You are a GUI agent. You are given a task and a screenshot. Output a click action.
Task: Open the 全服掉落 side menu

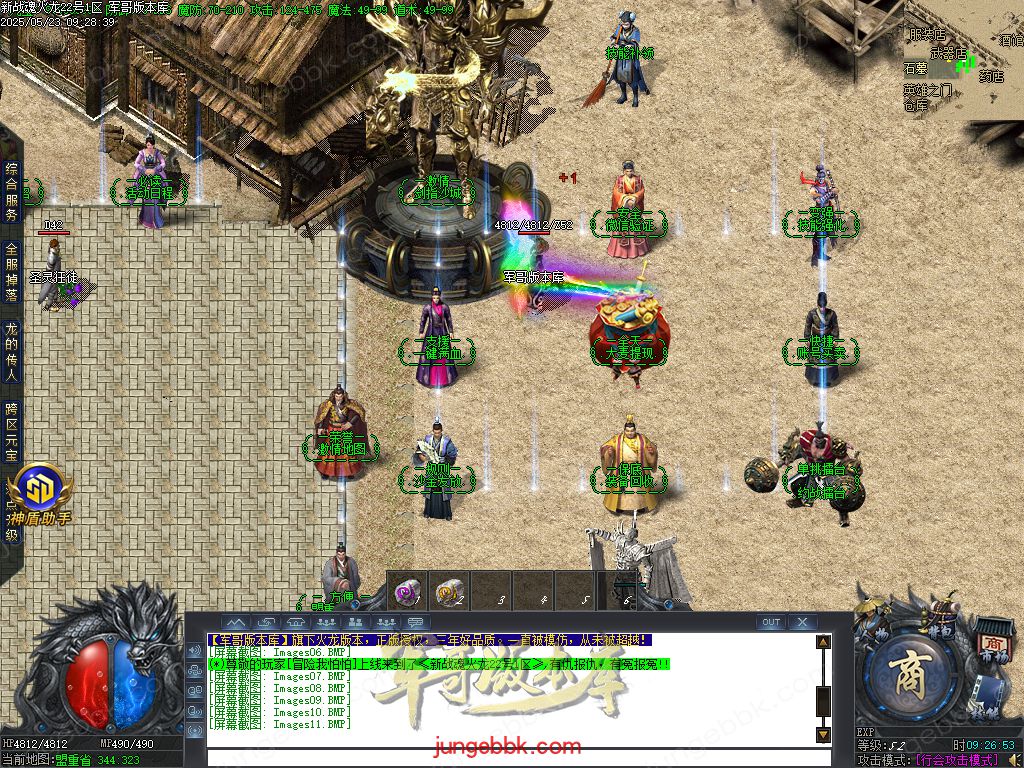[x=11, y=272]
